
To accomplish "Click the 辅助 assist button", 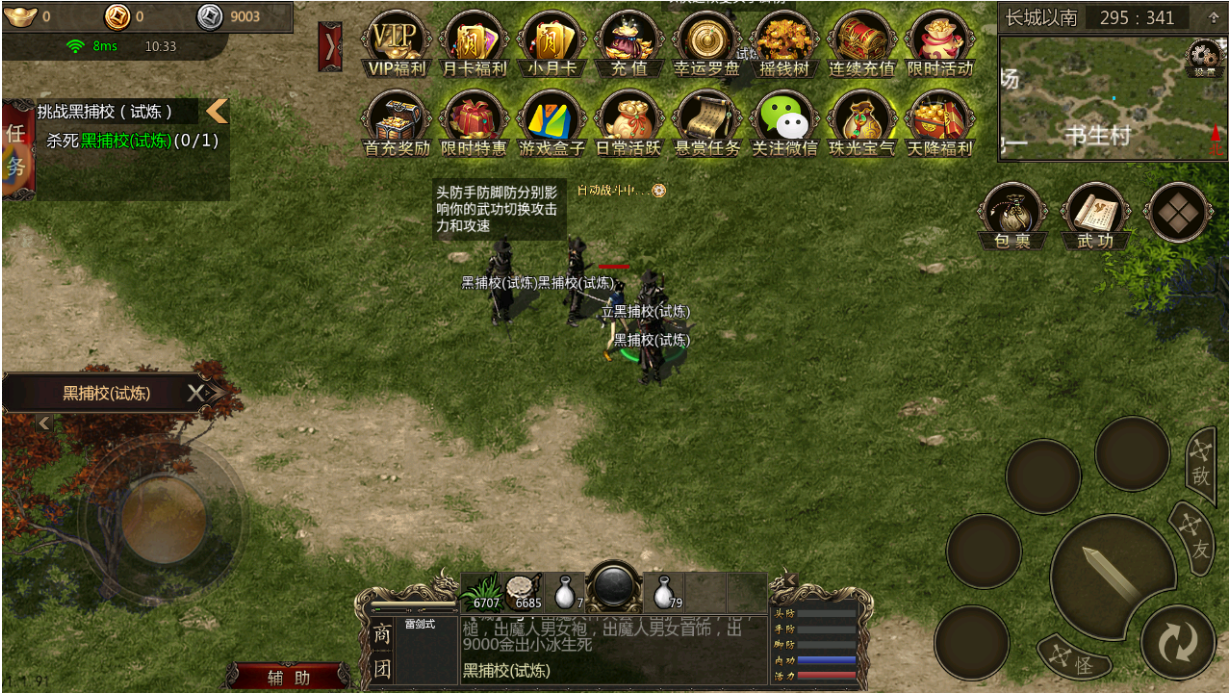I will pyautogui.click(x=288, y=677).
